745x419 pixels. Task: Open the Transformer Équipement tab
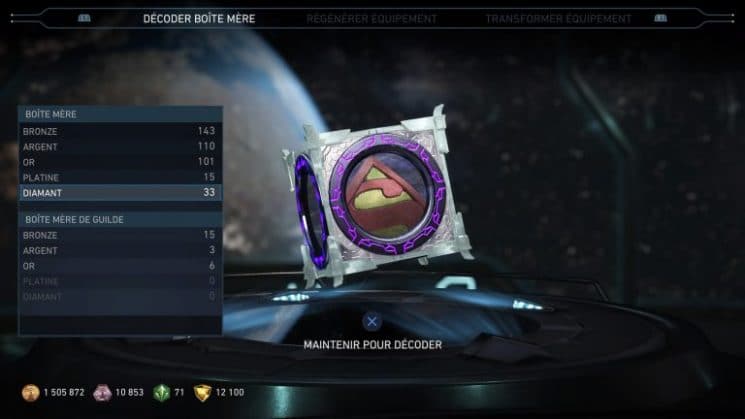(x=558, y=19)
